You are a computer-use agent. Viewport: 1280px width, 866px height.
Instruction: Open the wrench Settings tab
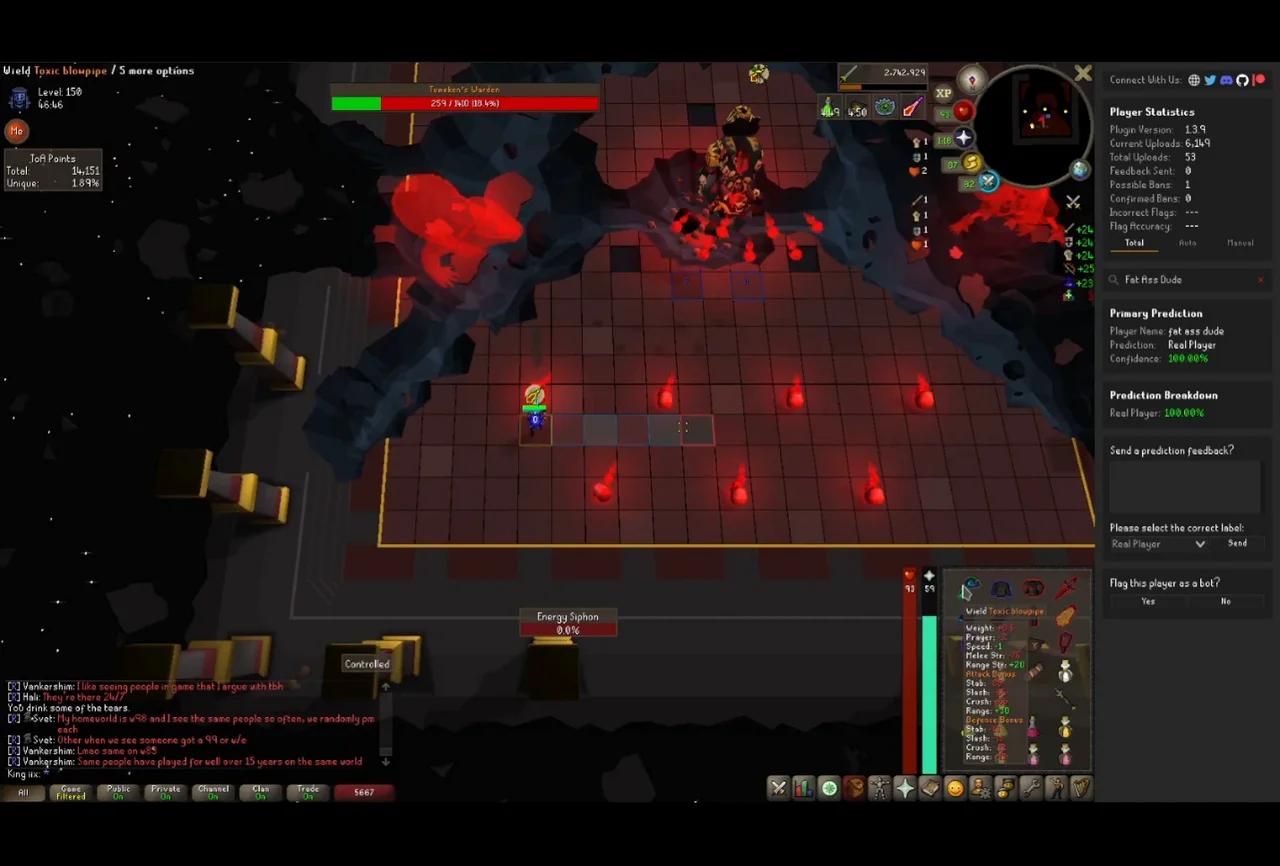1031,789
